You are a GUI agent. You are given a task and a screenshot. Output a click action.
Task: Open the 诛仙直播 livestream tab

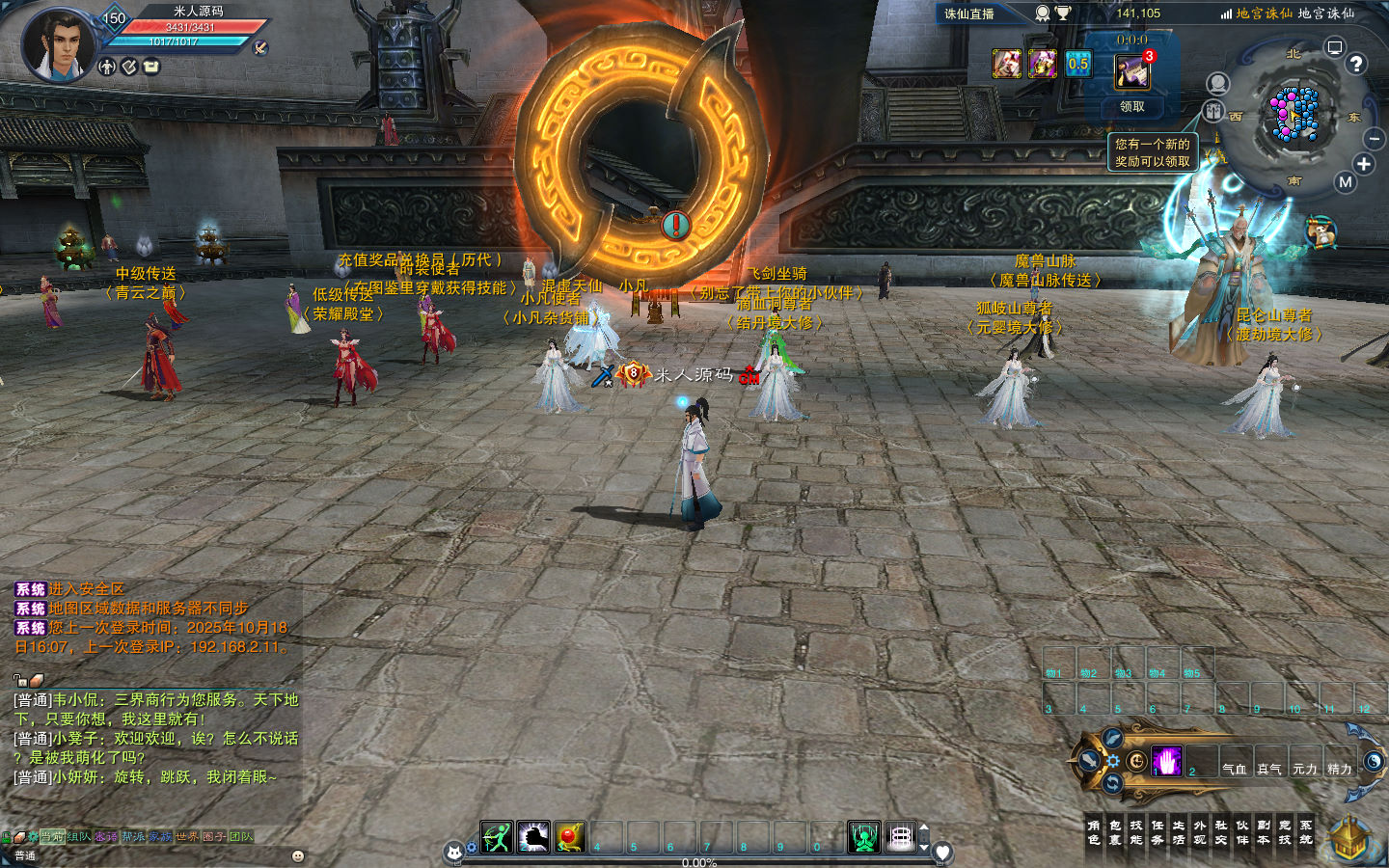click(969, 14)
